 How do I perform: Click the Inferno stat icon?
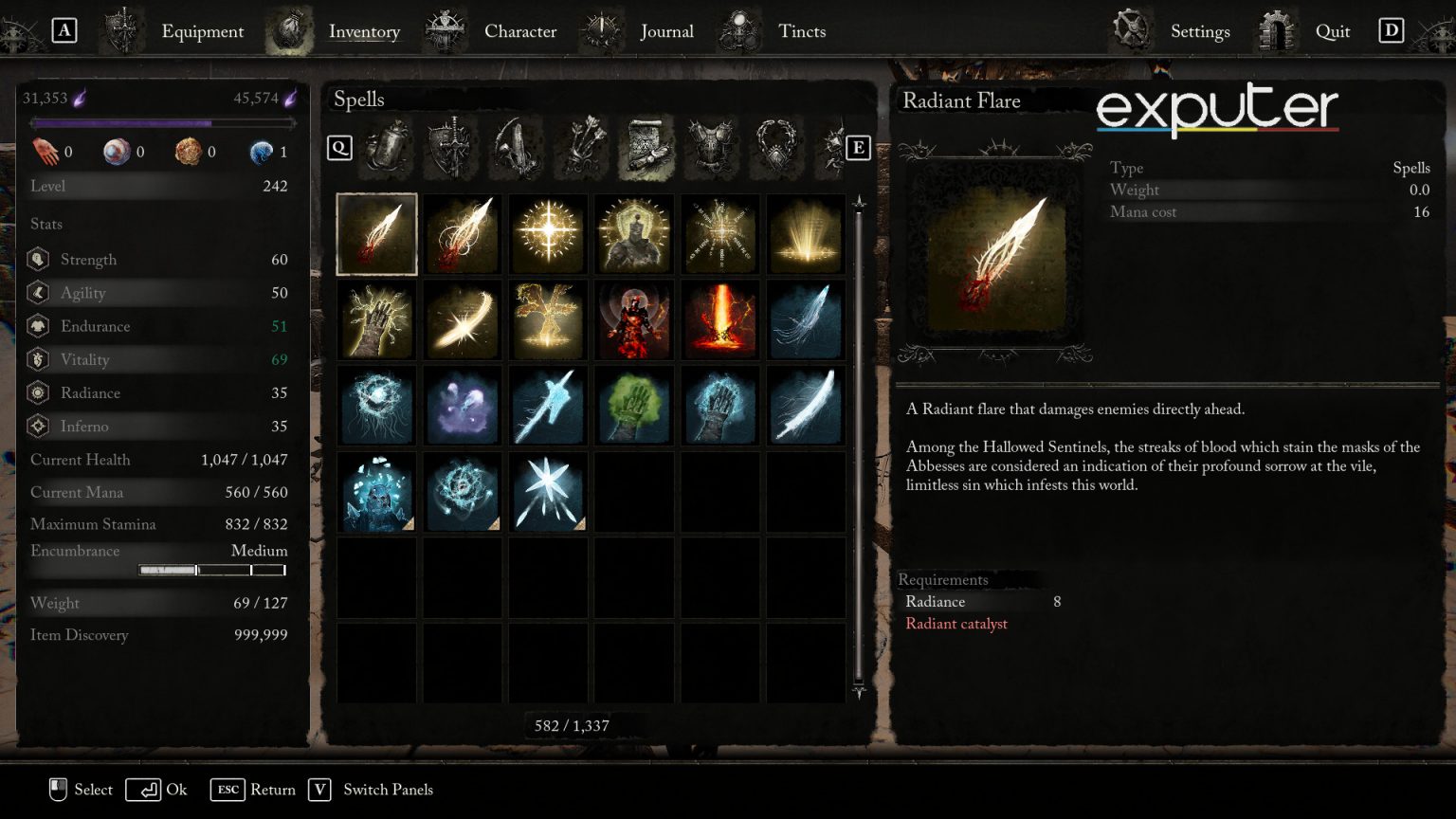tap(38, 426)
